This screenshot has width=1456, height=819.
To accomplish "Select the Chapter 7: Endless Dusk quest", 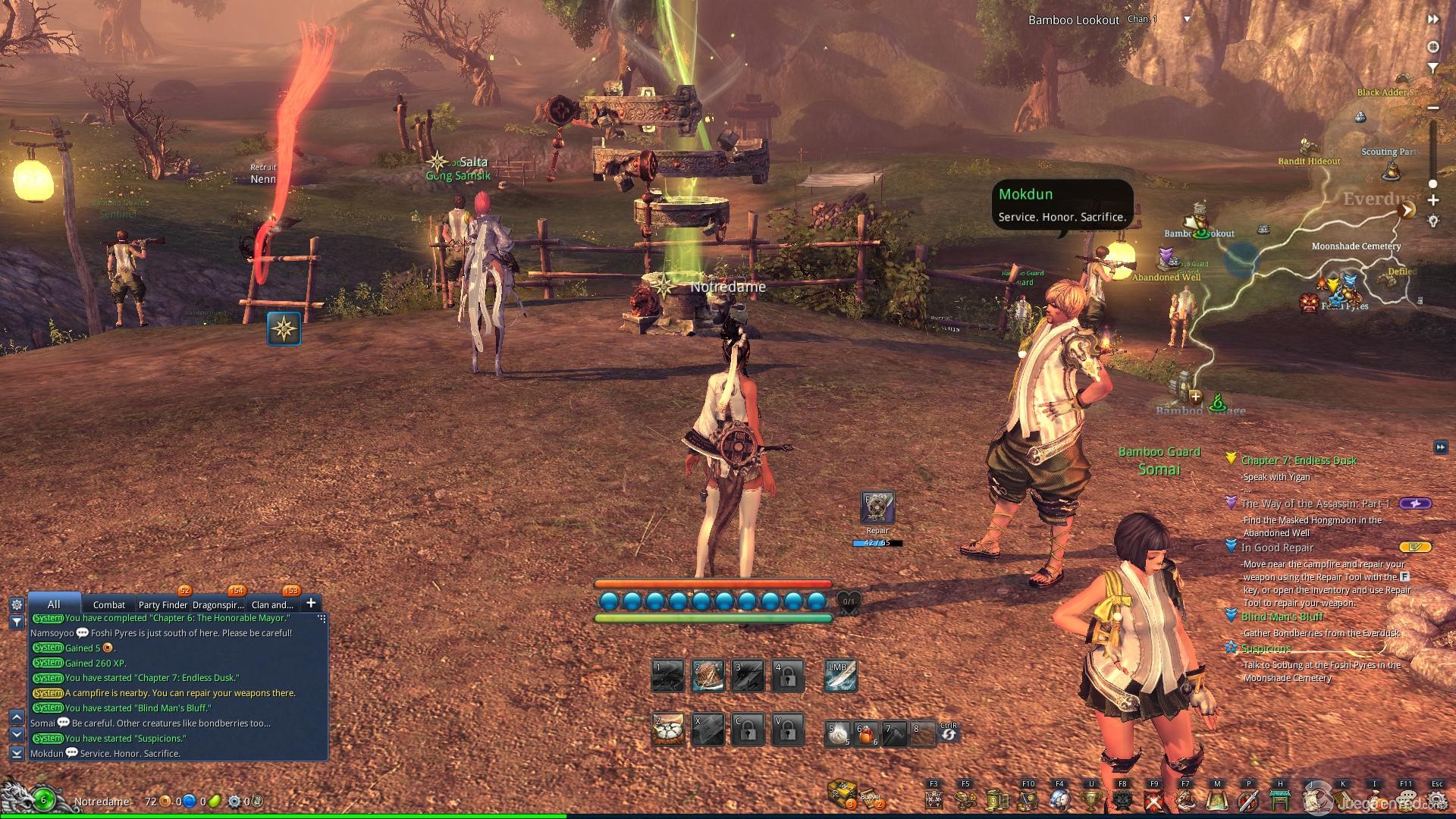I will [1298, 460].
